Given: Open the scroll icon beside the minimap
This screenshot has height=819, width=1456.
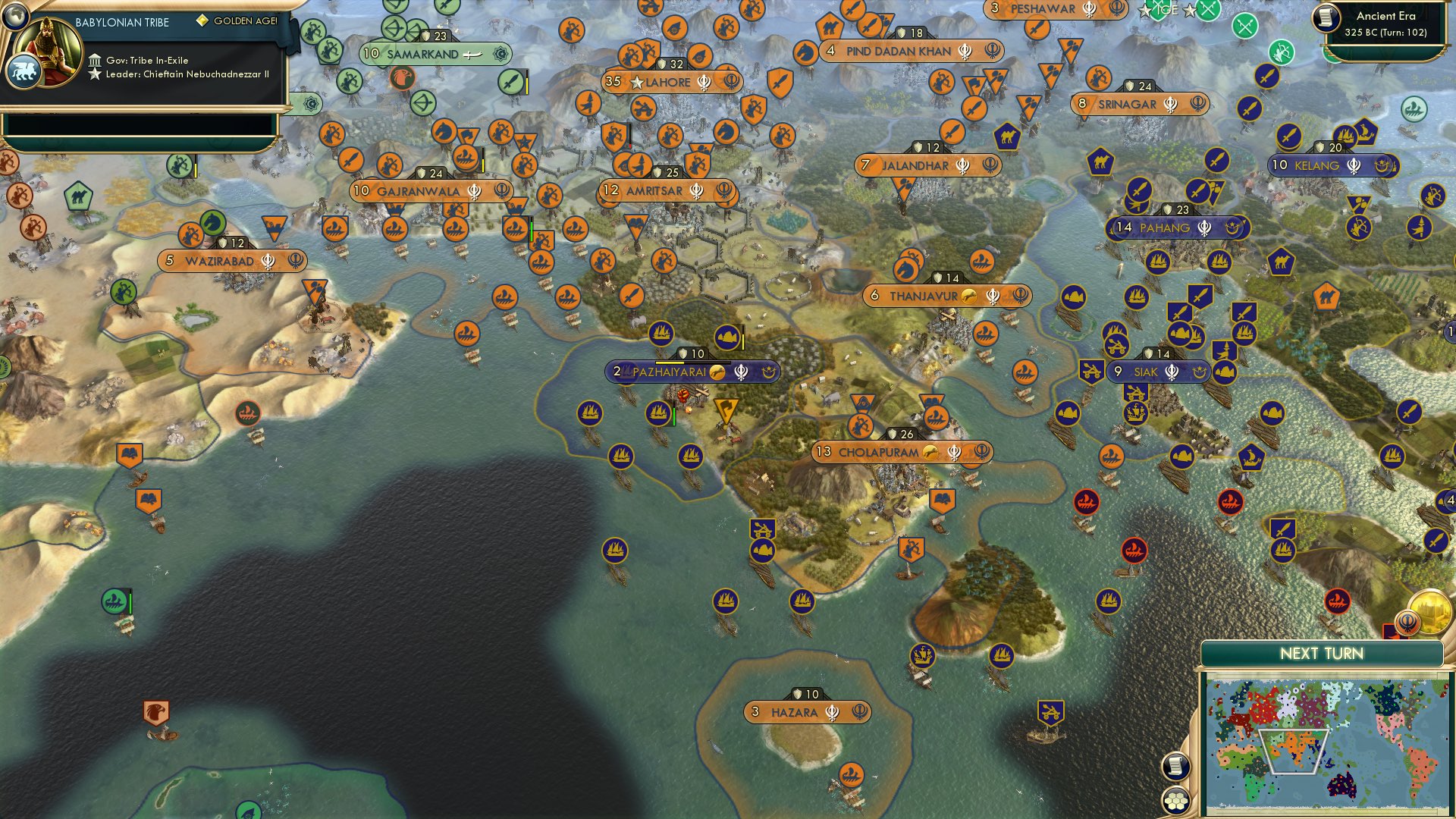Looking at the screenshot, I should point(1175,766).
